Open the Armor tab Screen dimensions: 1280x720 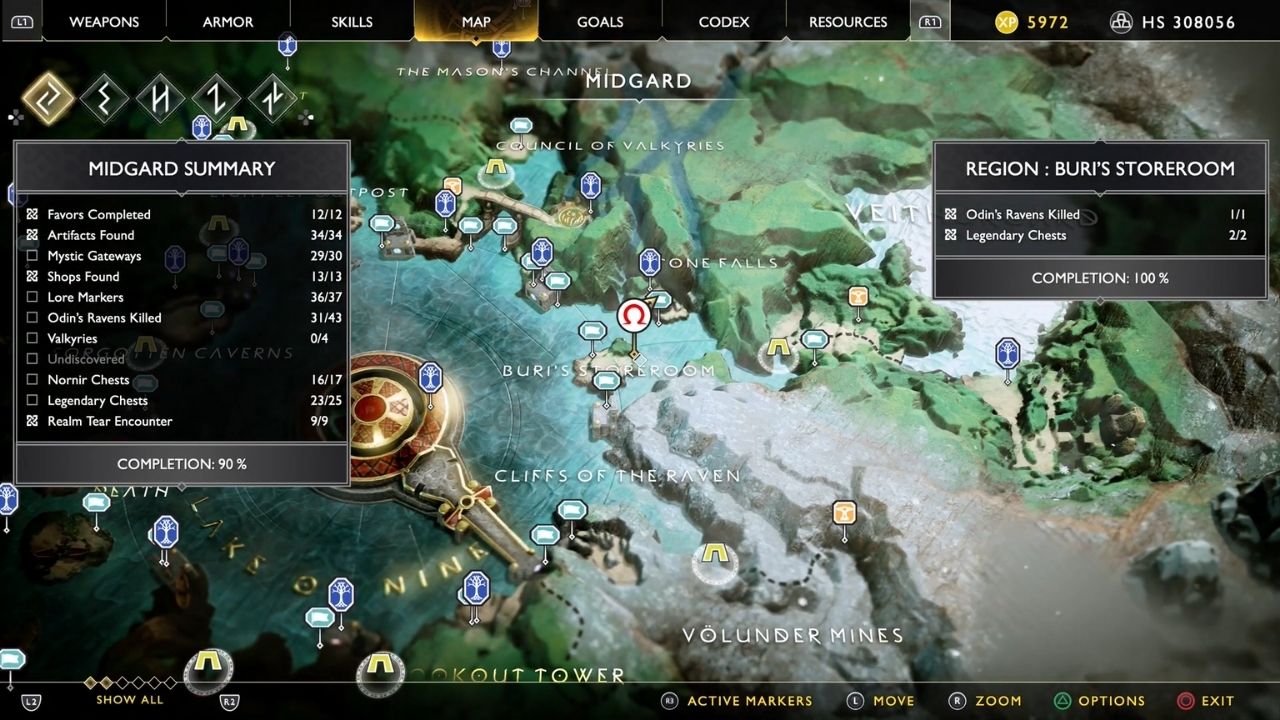pos(228,22)
